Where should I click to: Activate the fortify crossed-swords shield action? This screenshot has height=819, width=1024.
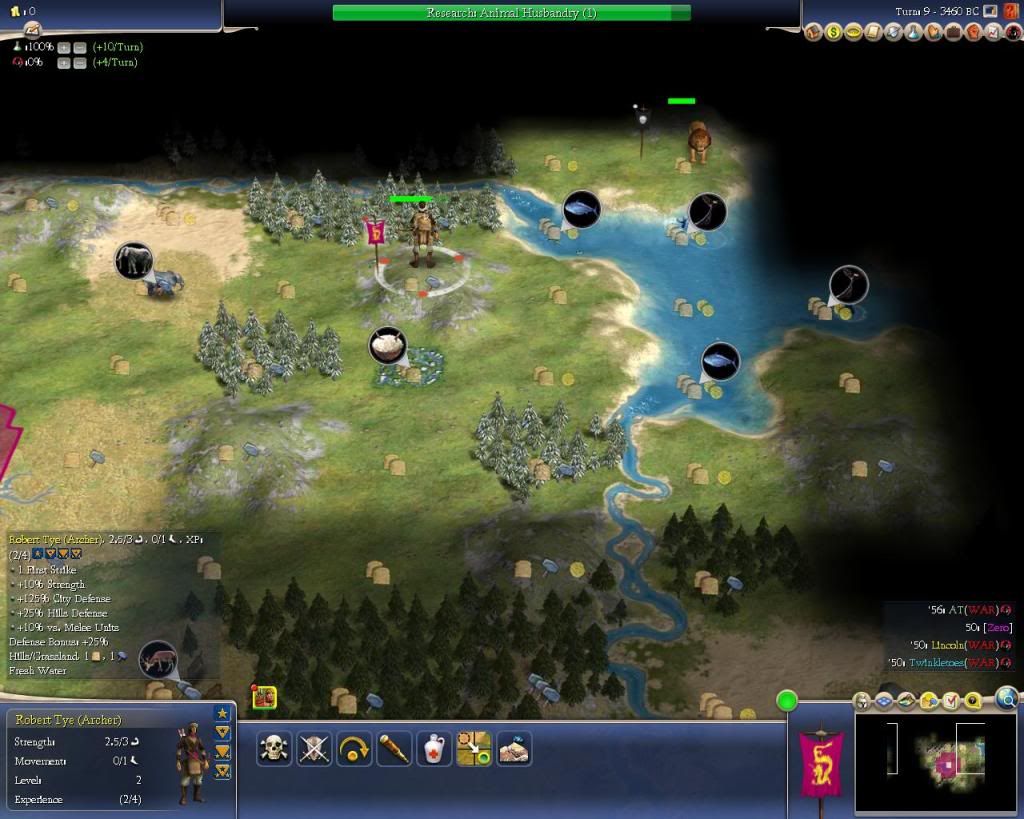coord(314,748)
